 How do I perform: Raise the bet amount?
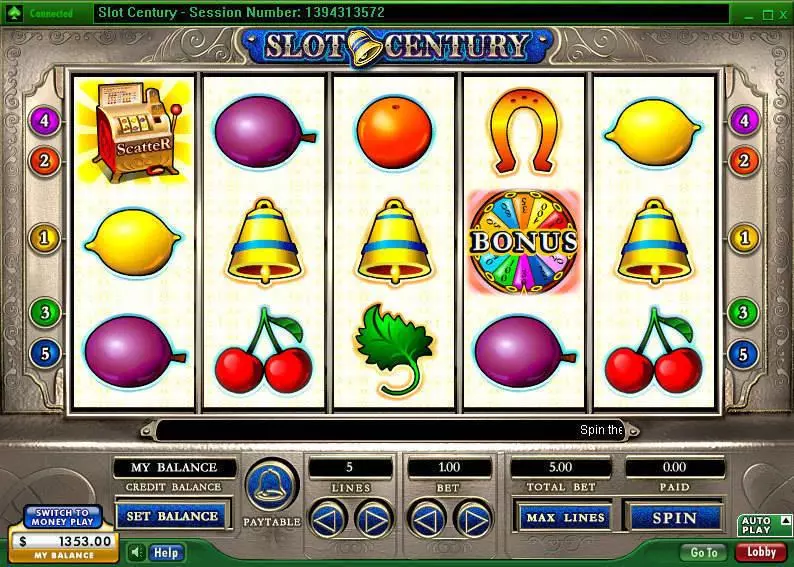[x=472, y=518]
